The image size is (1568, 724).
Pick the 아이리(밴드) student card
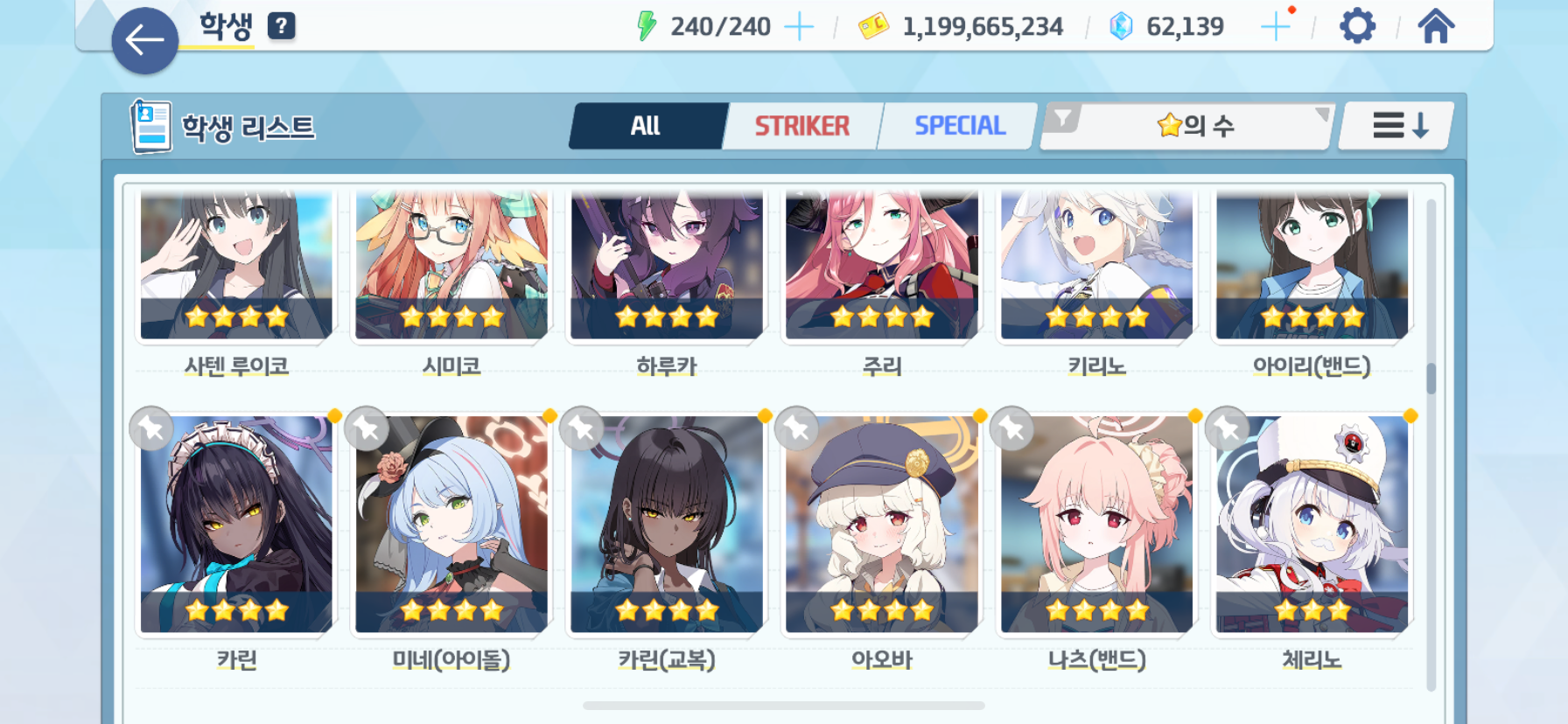[1312, 267]
